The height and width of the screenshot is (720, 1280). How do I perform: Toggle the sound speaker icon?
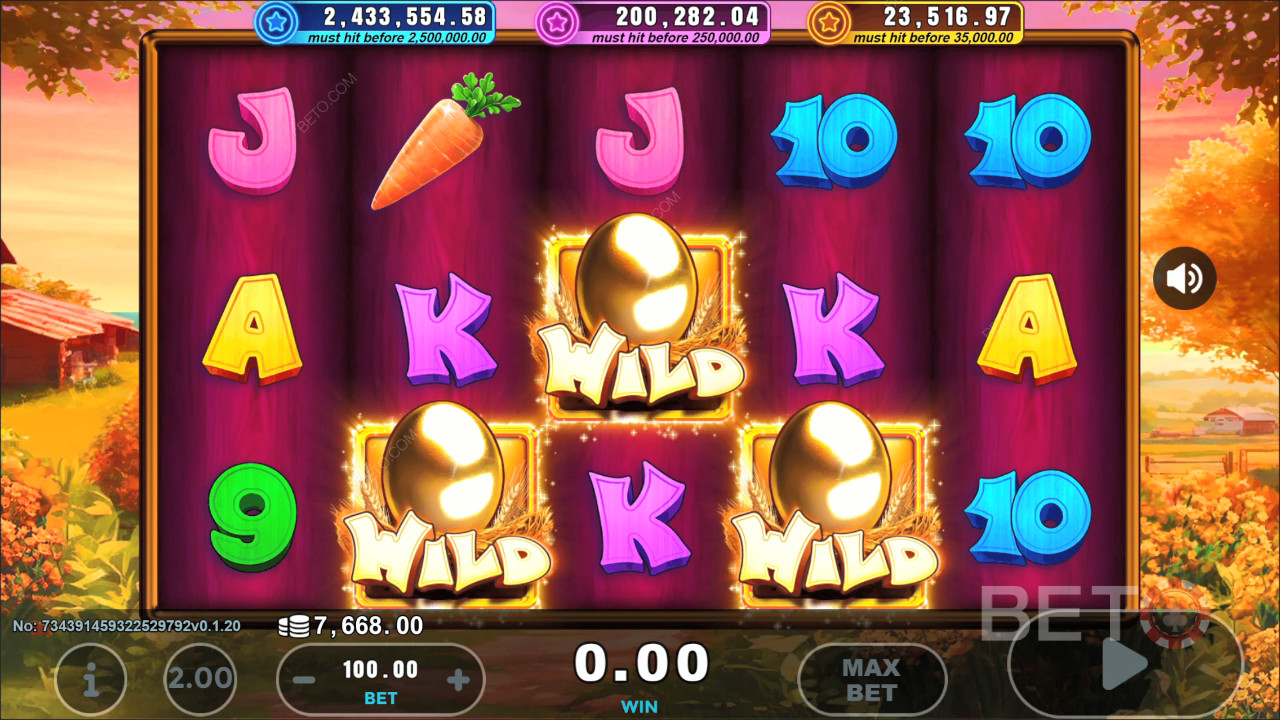click(x=1185, y=278)
